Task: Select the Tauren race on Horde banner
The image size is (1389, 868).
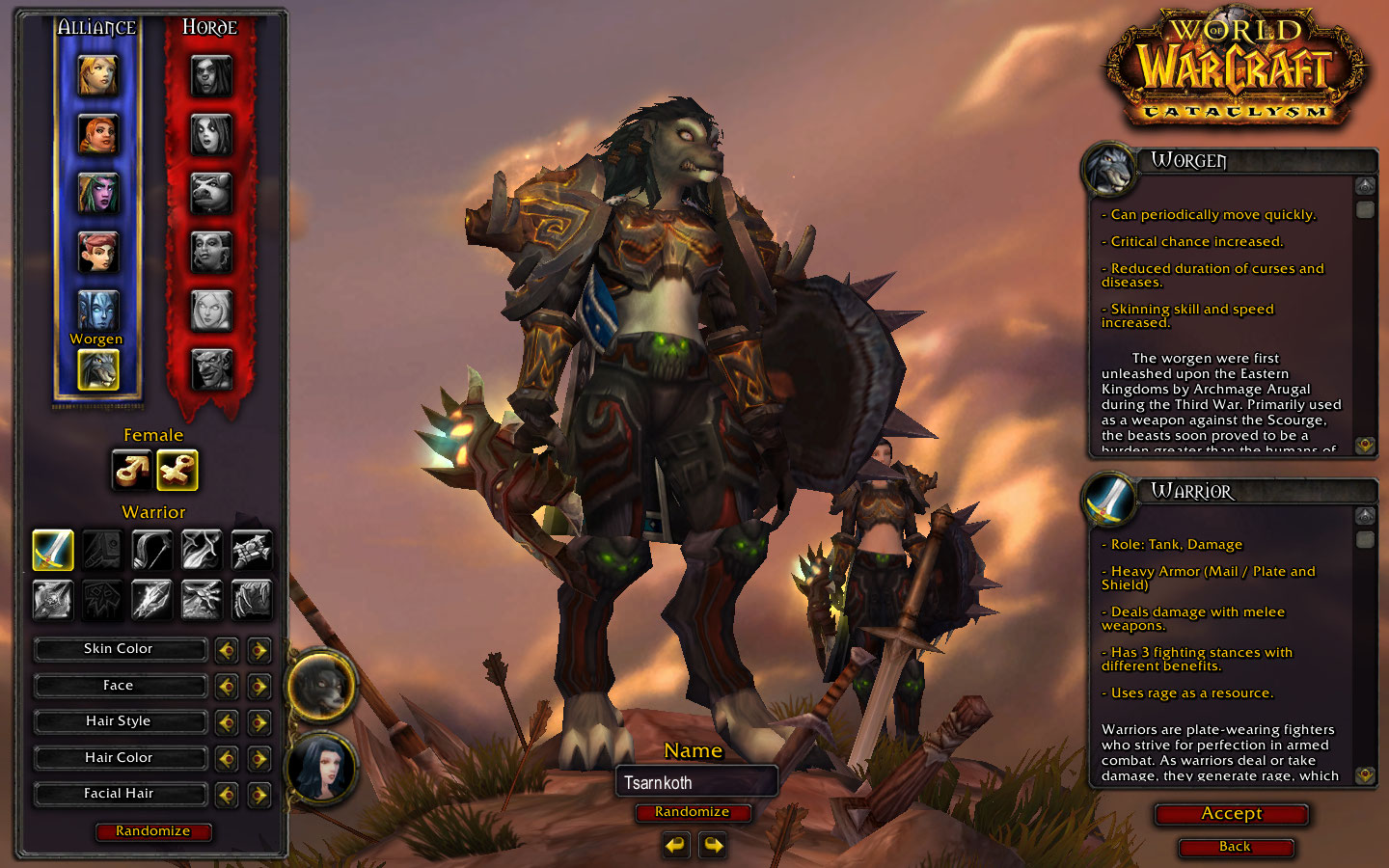Action: click(211, 193)
